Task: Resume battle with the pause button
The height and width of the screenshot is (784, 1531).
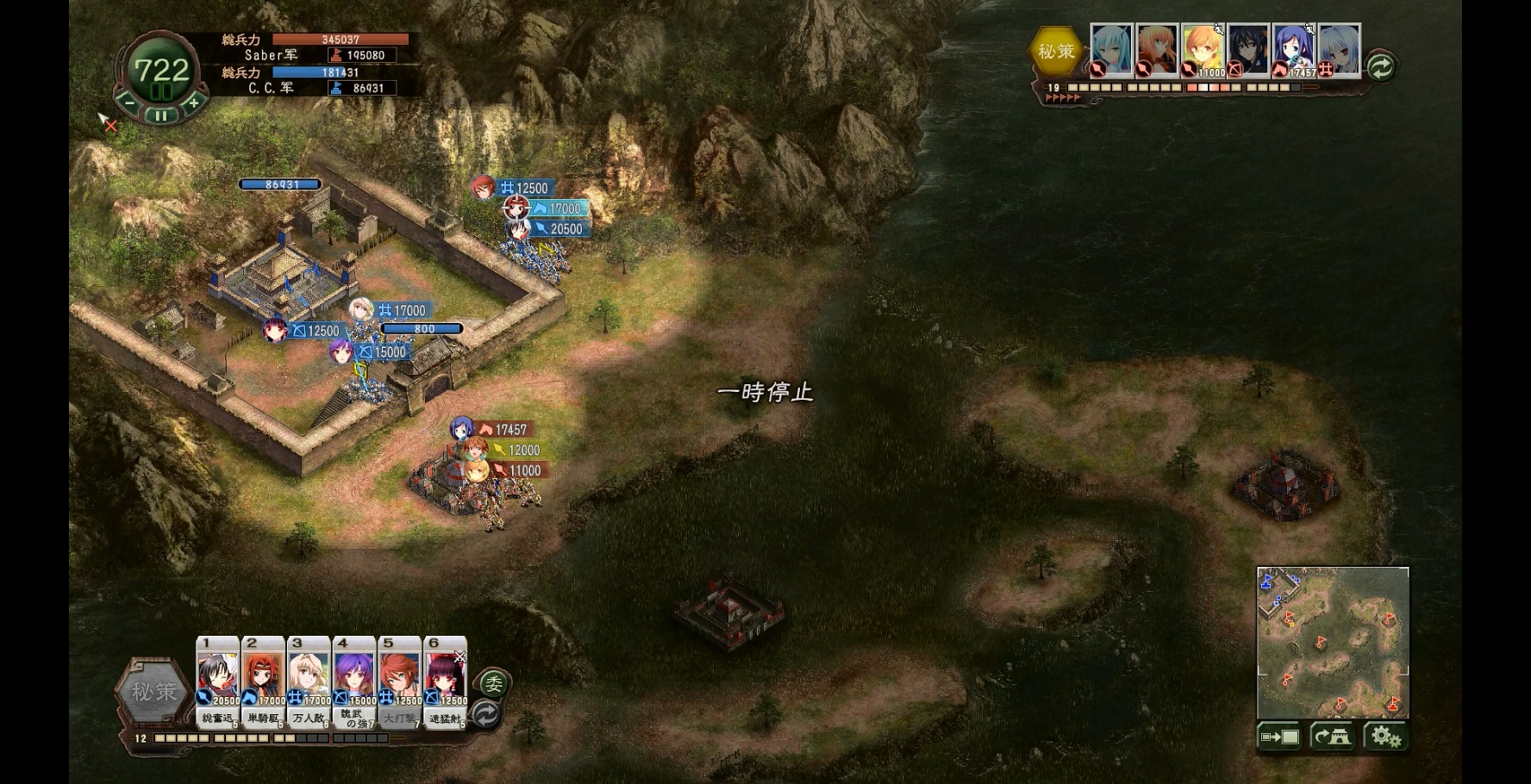Action: coord(161,115)
